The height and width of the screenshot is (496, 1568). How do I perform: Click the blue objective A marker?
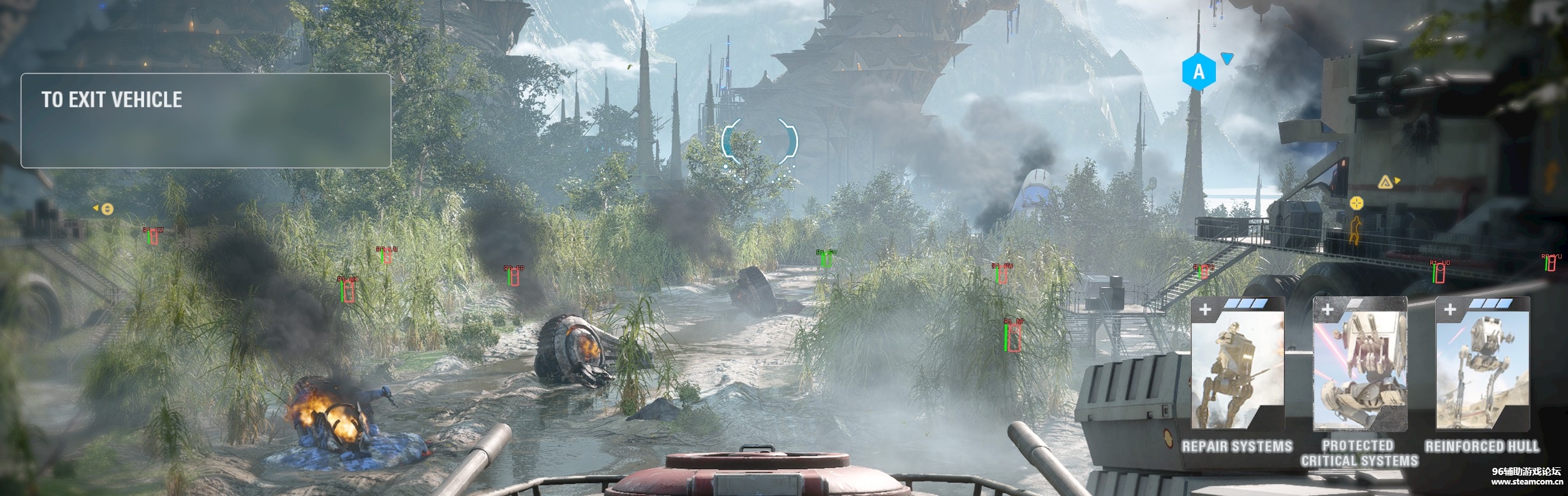pyautogui.click(x=1199, y=71)
